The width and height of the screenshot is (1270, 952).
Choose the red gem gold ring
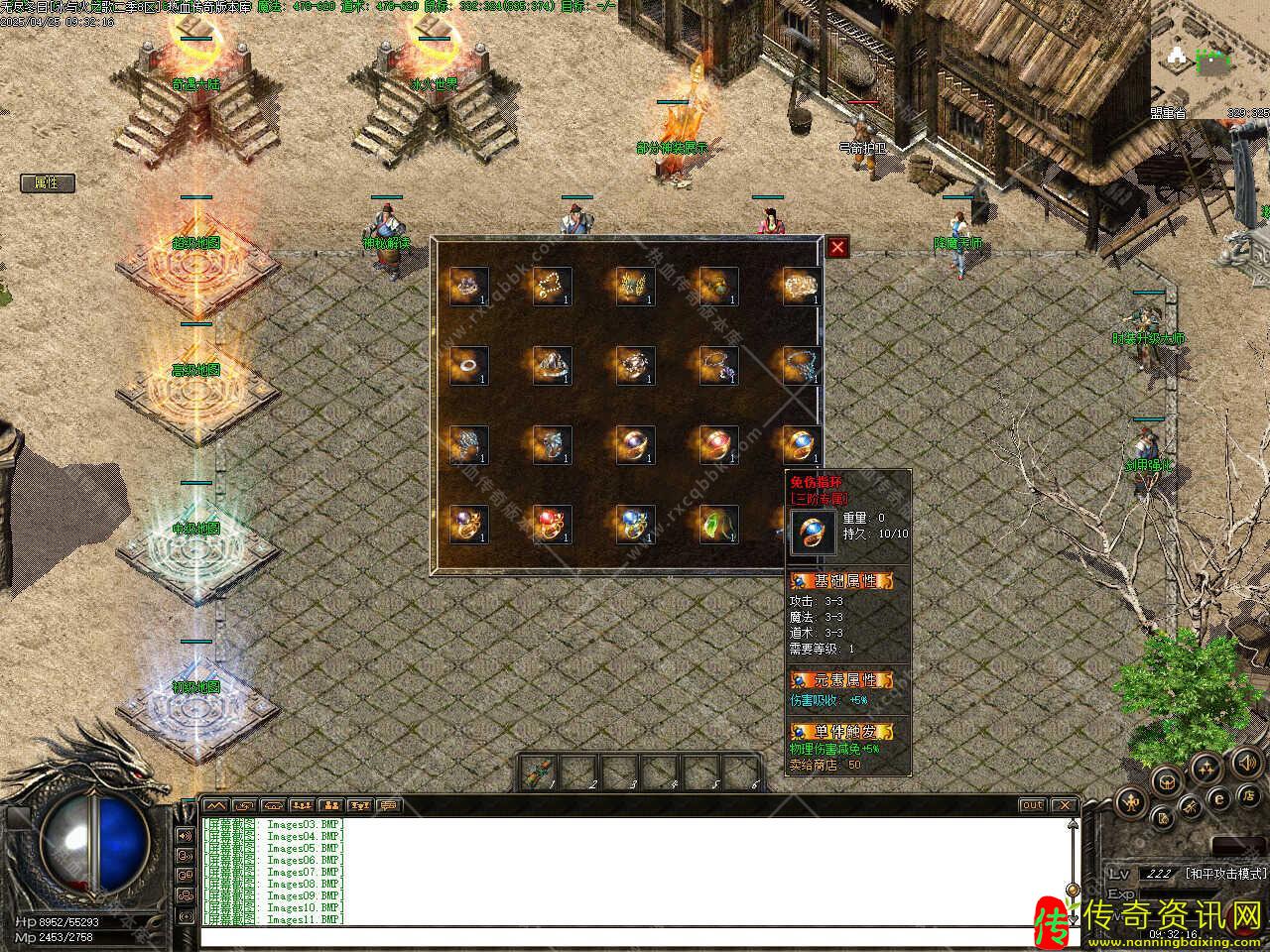(718, 445)
